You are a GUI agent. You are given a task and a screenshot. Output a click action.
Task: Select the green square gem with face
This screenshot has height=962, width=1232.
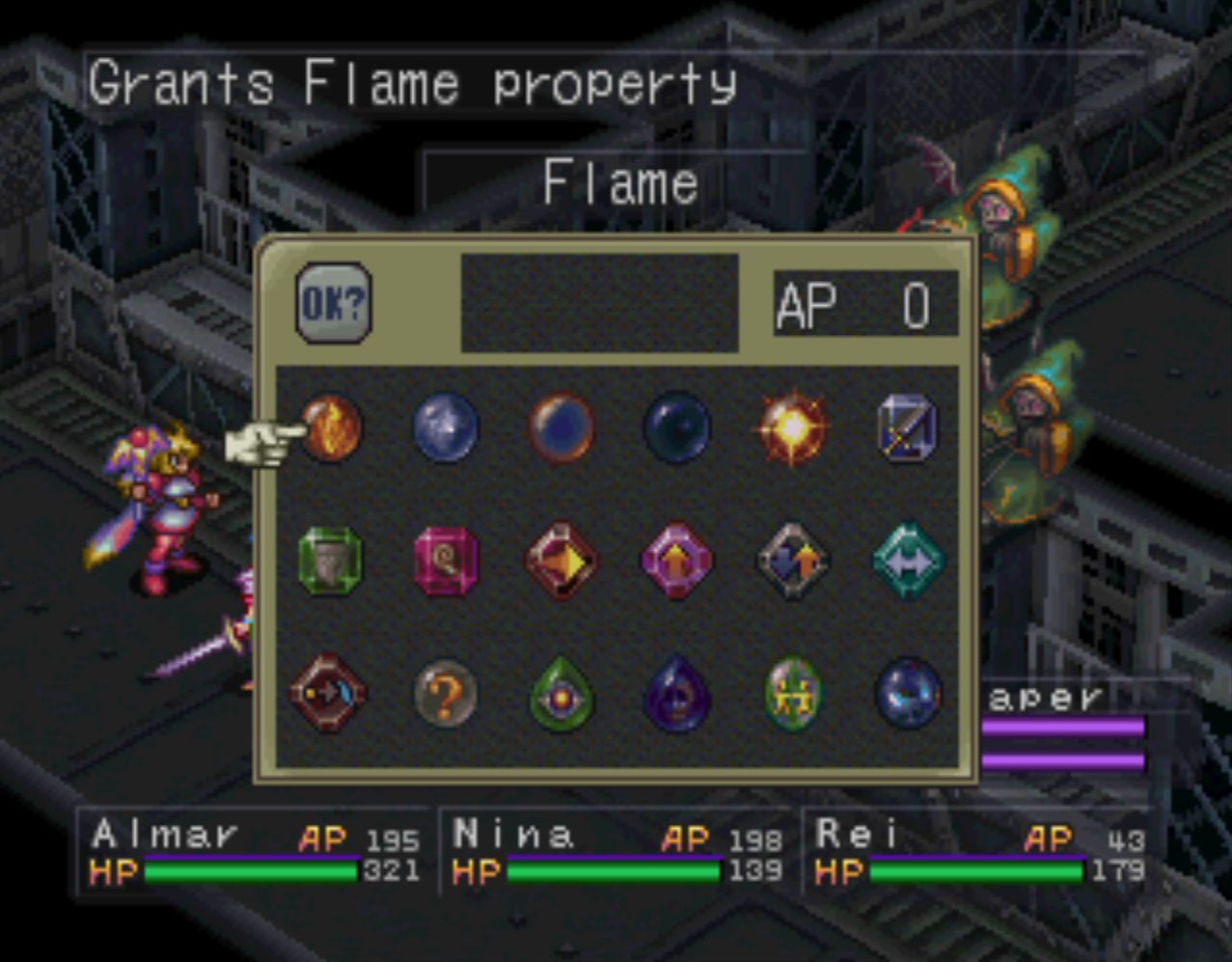(x=330, y=561)
